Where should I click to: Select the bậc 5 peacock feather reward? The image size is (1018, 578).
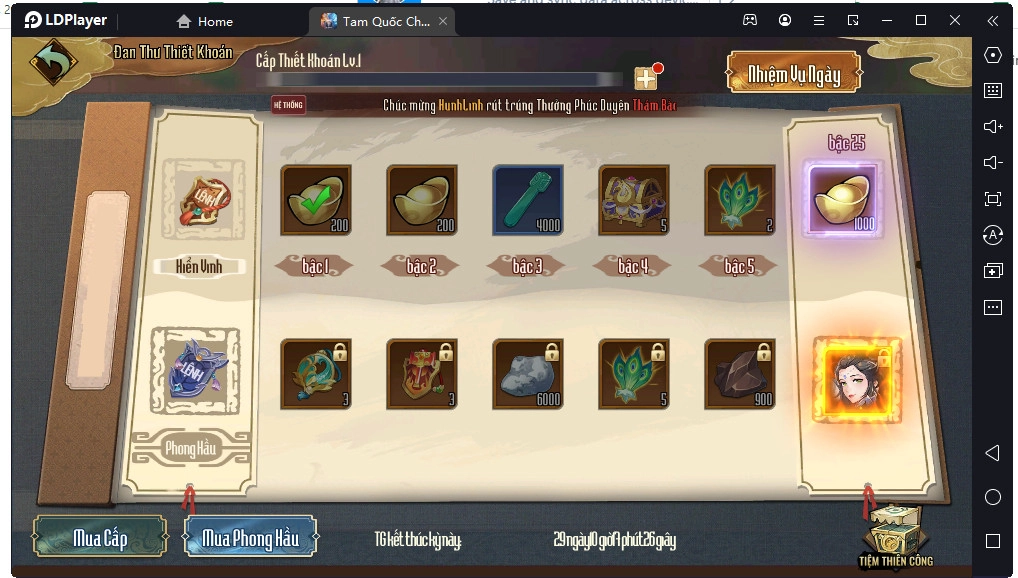[x=740, y=200]
